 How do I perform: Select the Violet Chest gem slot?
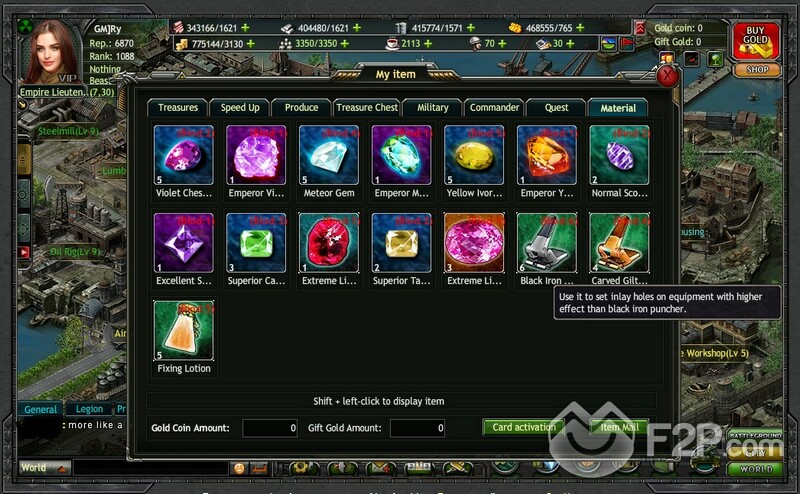183,155
